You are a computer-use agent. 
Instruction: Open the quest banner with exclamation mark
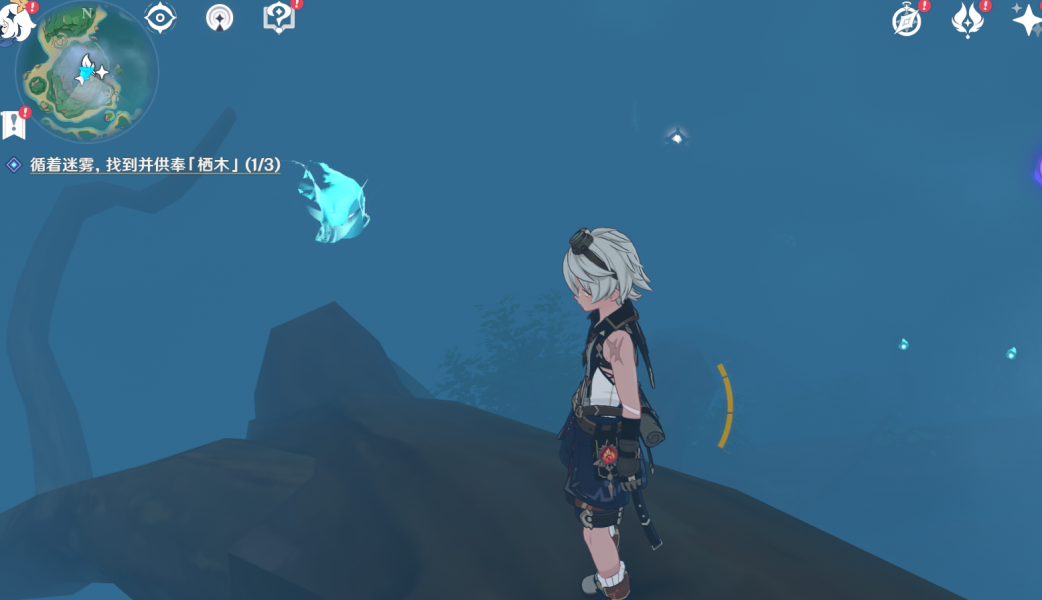pyautogui.click(x=14, y=124)
